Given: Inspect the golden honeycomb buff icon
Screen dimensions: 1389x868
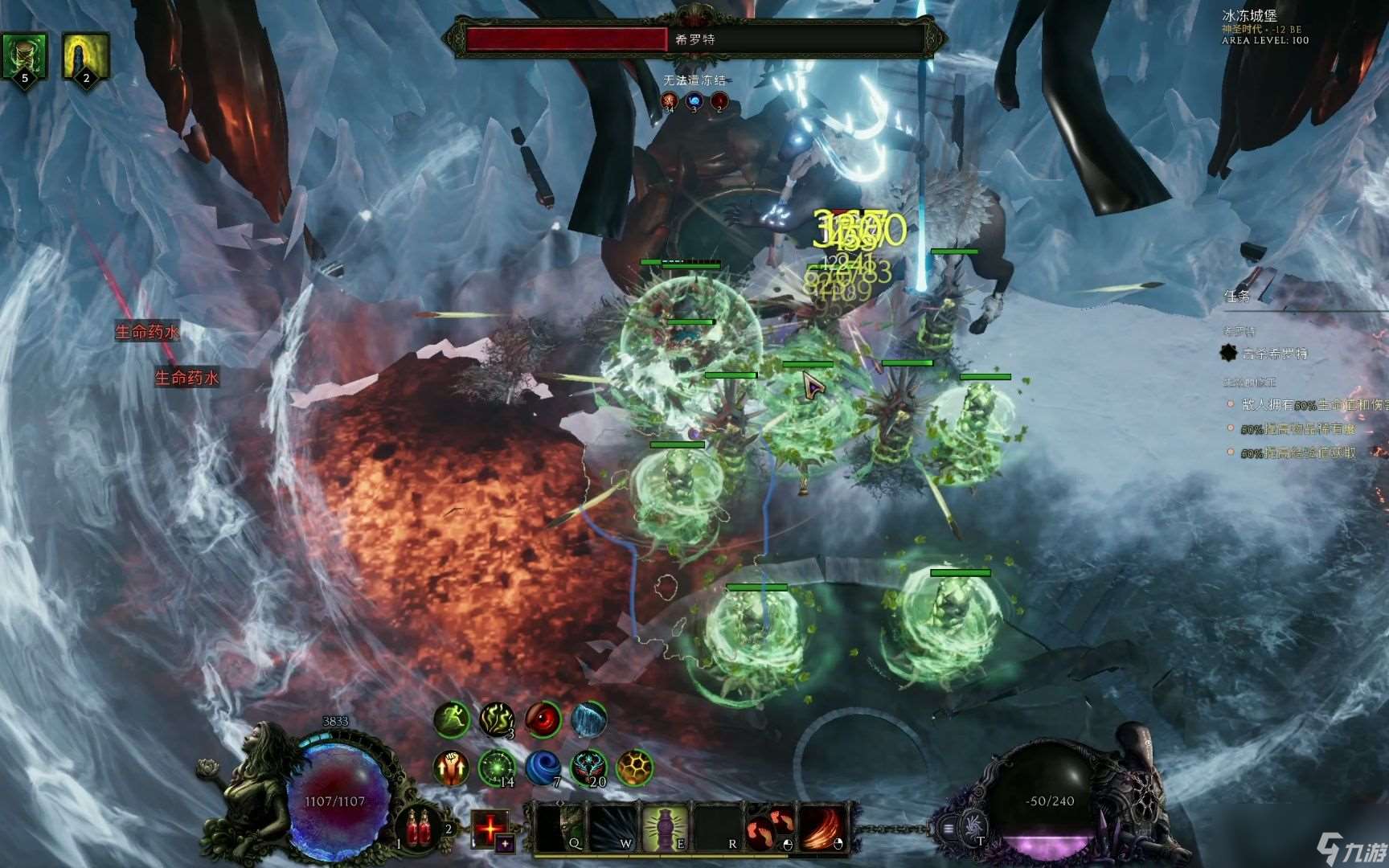Looking at the screenshot, I should 634,768.
